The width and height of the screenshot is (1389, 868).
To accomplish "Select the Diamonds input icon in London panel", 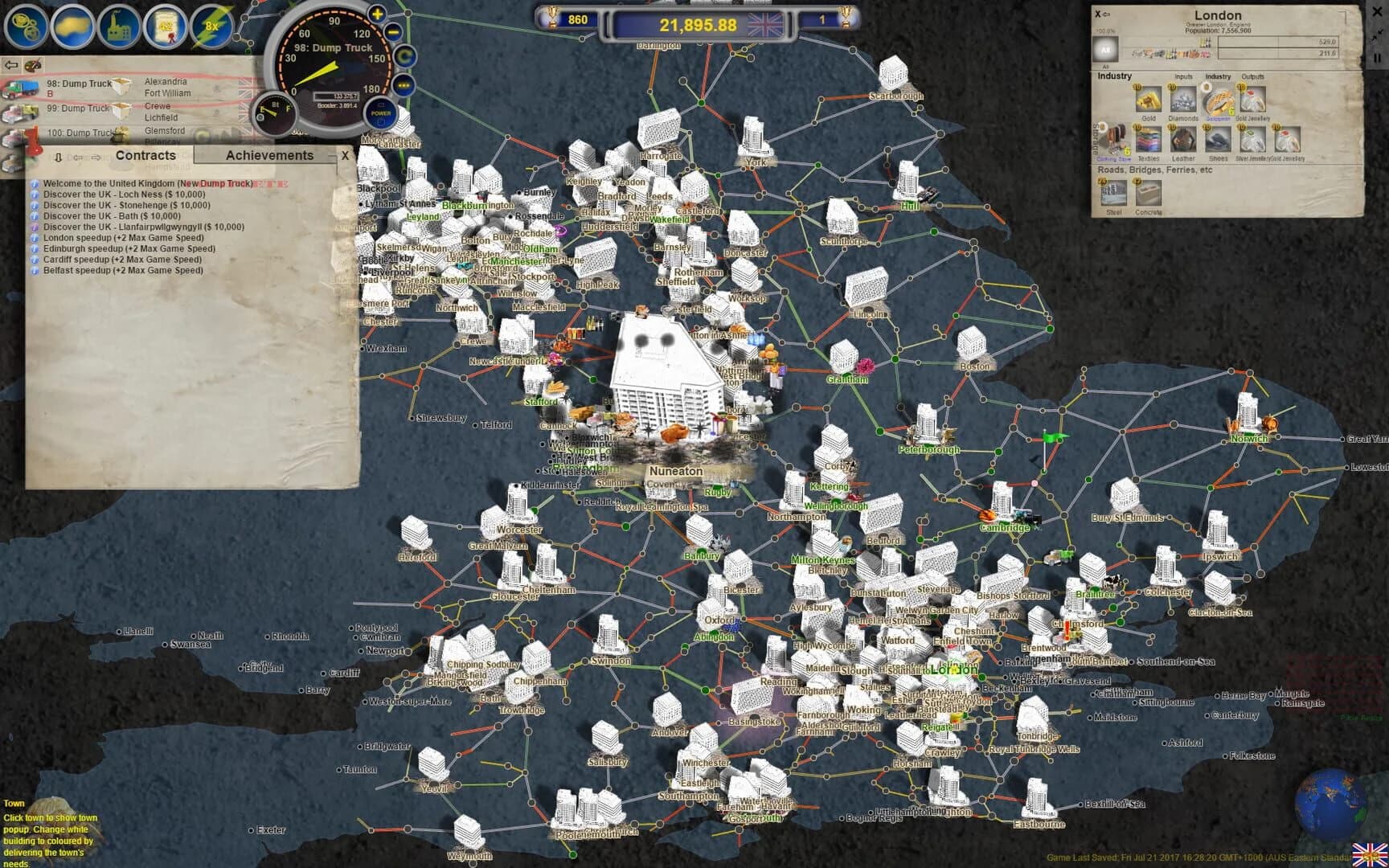I will (x=1183, y=100).
